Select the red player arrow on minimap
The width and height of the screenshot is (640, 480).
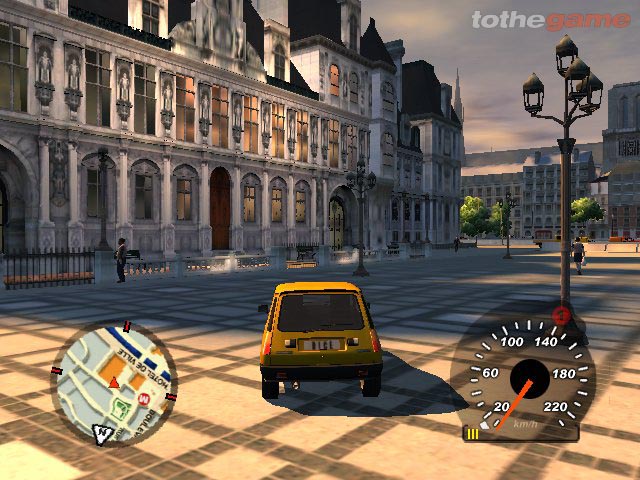[x=114, y=382]
